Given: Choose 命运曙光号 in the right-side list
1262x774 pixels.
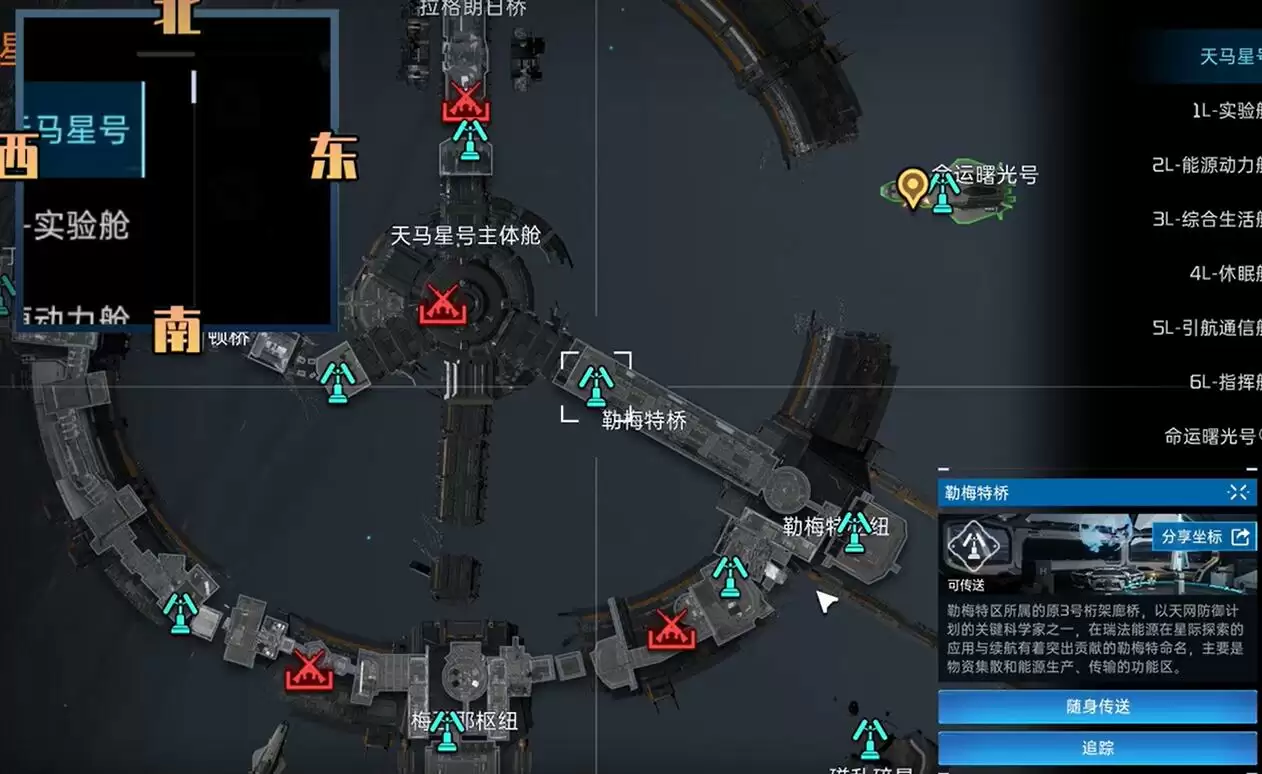Looking at the screenshot, I should [1212, 436].
